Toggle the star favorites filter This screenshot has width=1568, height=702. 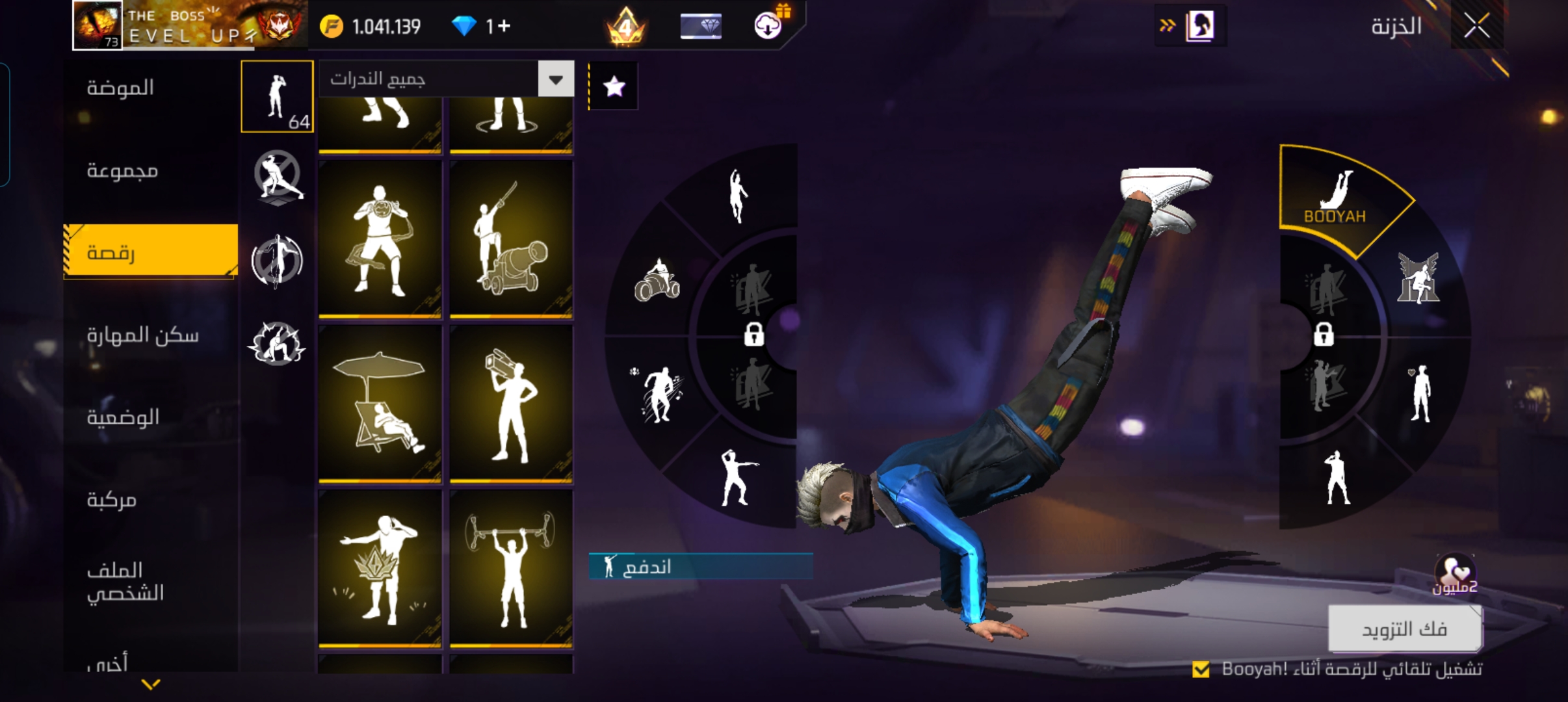[614, 86]
